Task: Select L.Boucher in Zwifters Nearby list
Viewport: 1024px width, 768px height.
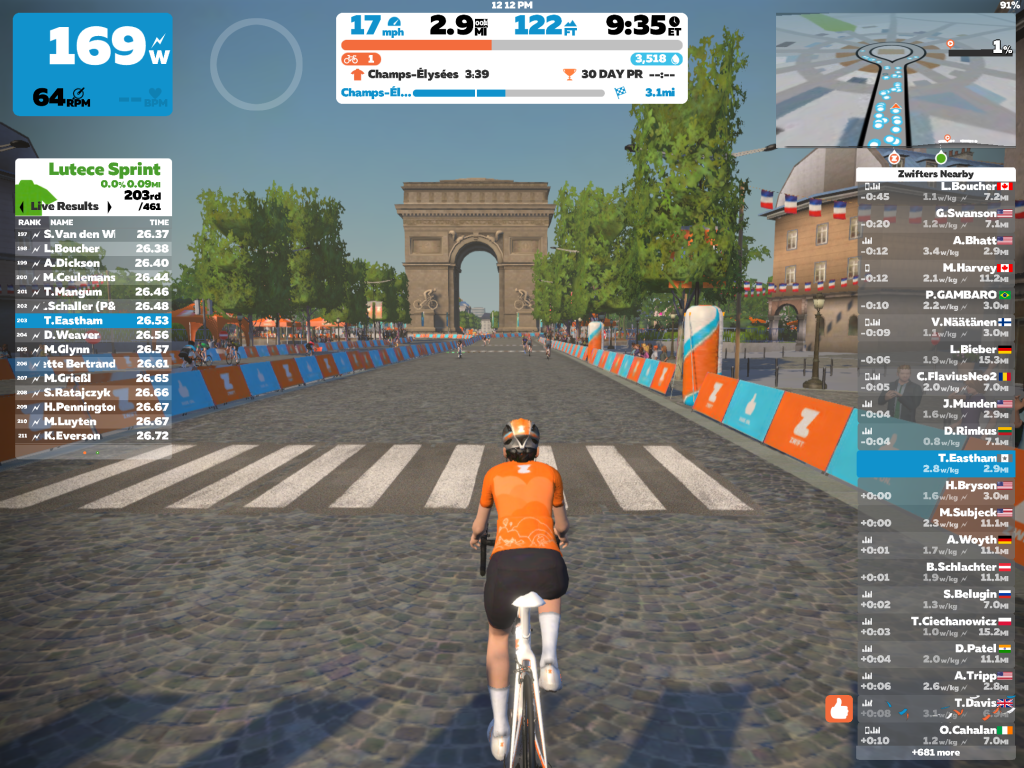Action: point(936,191)
